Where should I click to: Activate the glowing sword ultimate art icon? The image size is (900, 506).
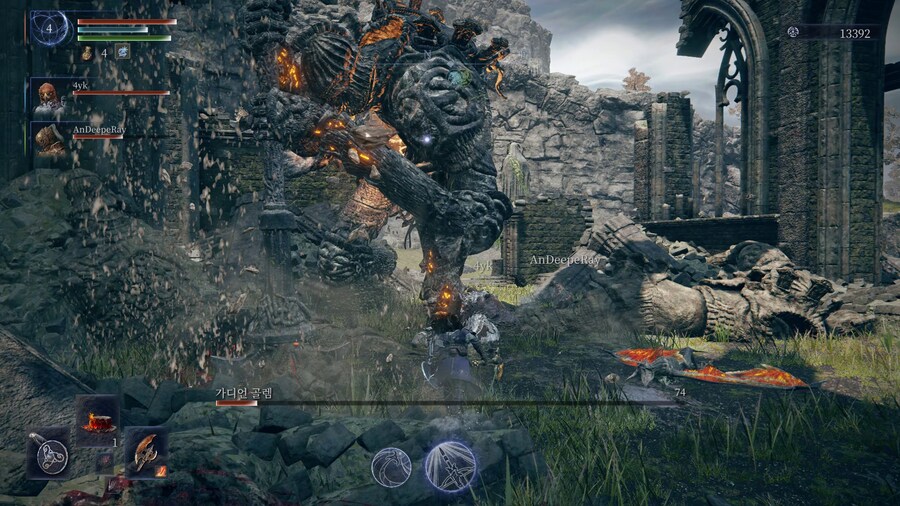[449, 466]
